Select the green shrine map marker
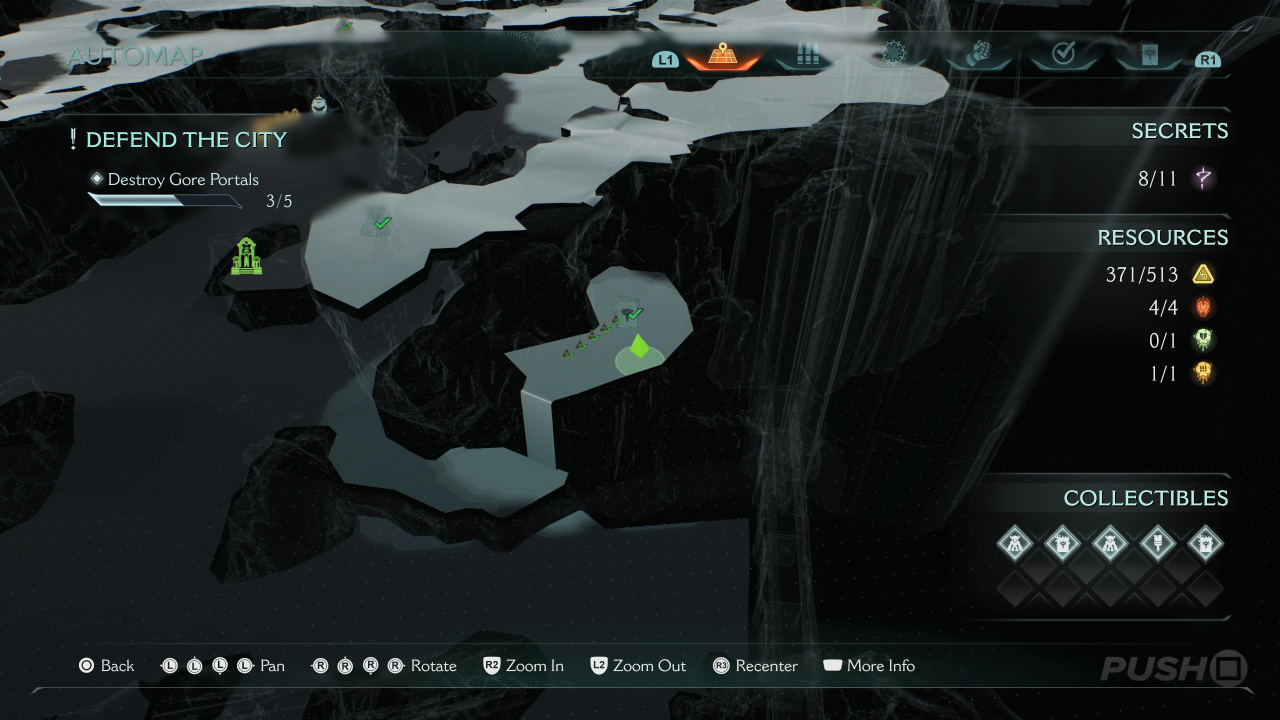This screenshot has height=720, width=1280. click(247, 257)
